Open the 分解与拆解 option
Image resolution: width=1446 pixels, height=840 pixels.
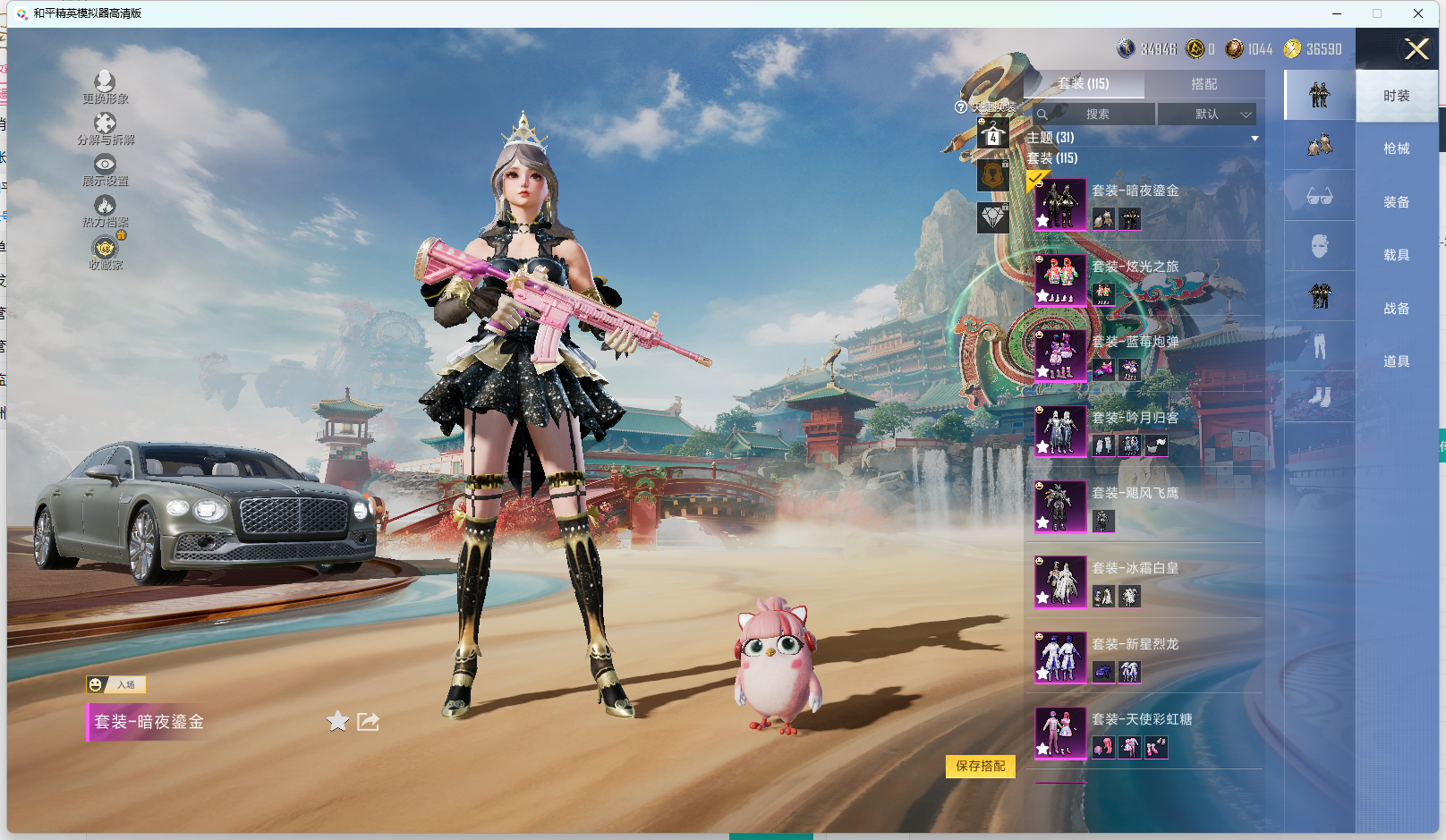pos(105,128)
